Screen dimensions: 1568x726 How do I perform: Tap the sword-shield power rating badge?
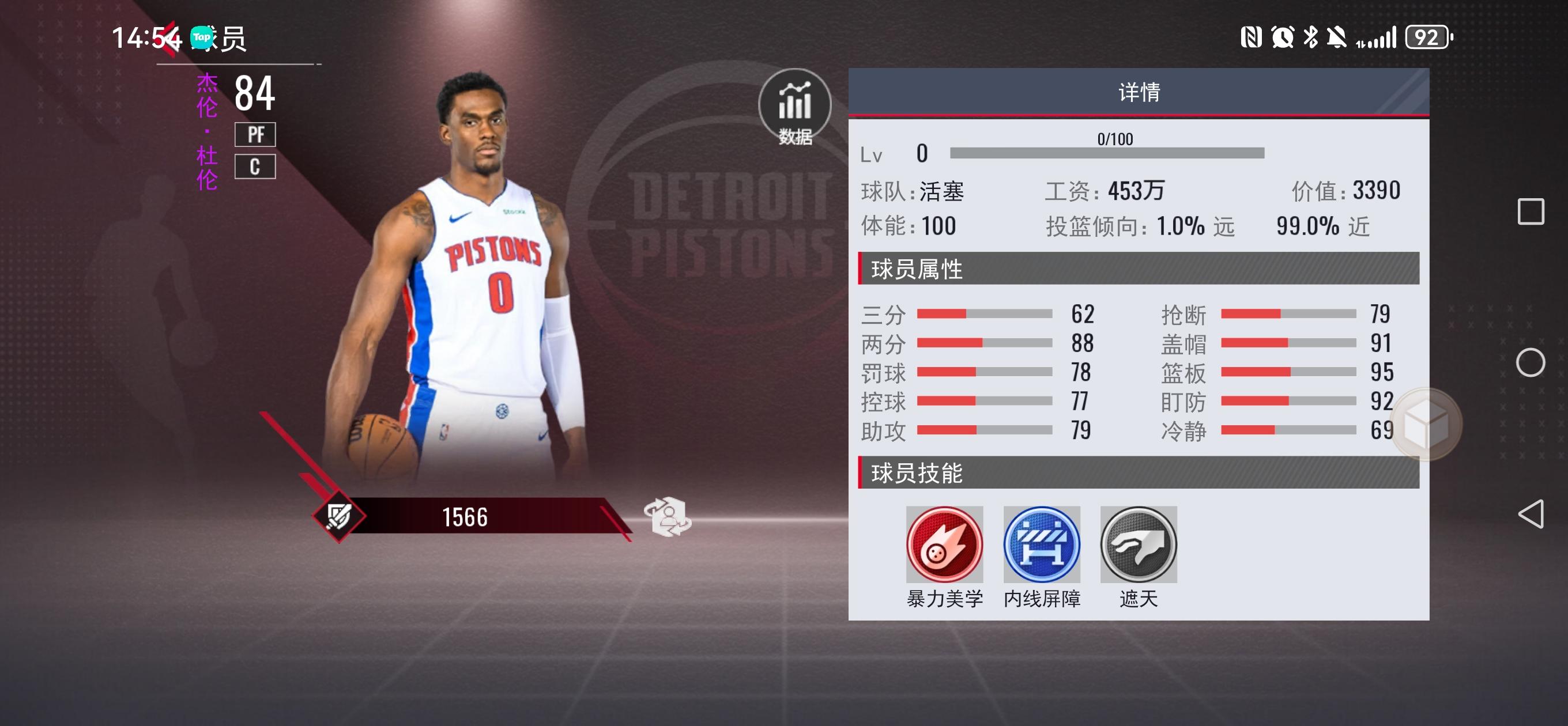[339, 517]
